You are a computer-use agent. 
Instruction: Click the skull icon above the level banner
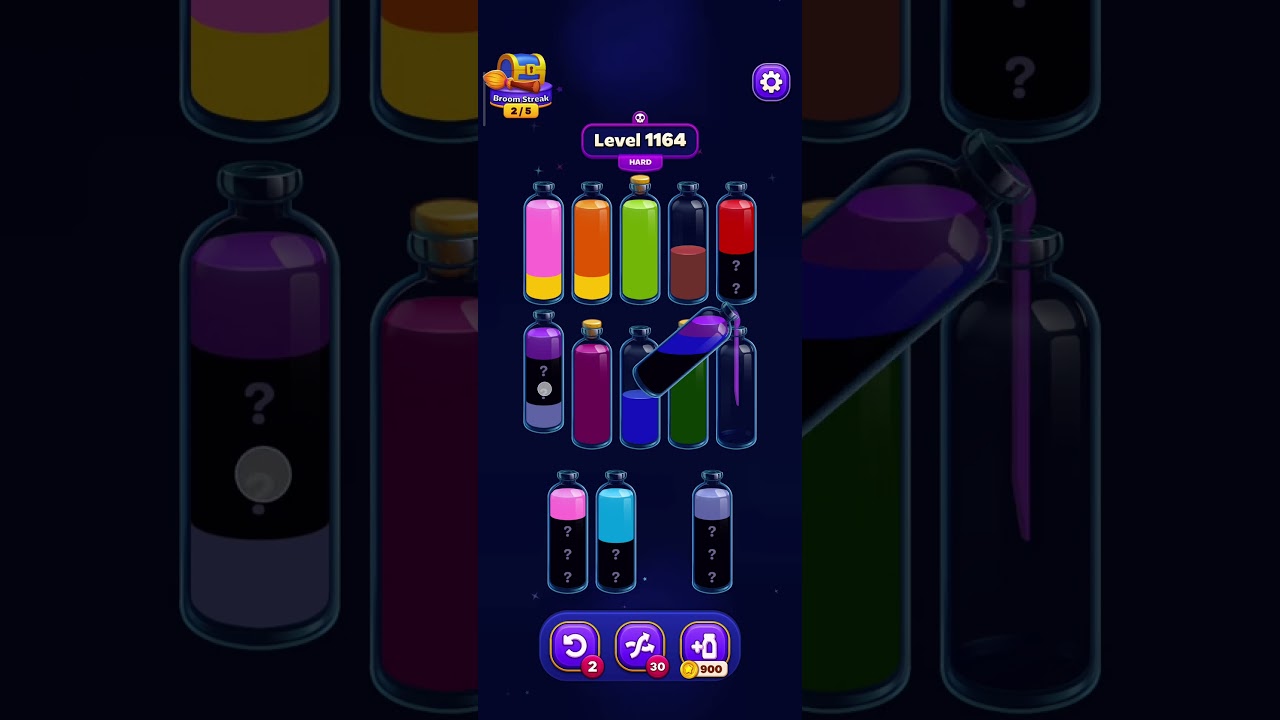point(640,116)
